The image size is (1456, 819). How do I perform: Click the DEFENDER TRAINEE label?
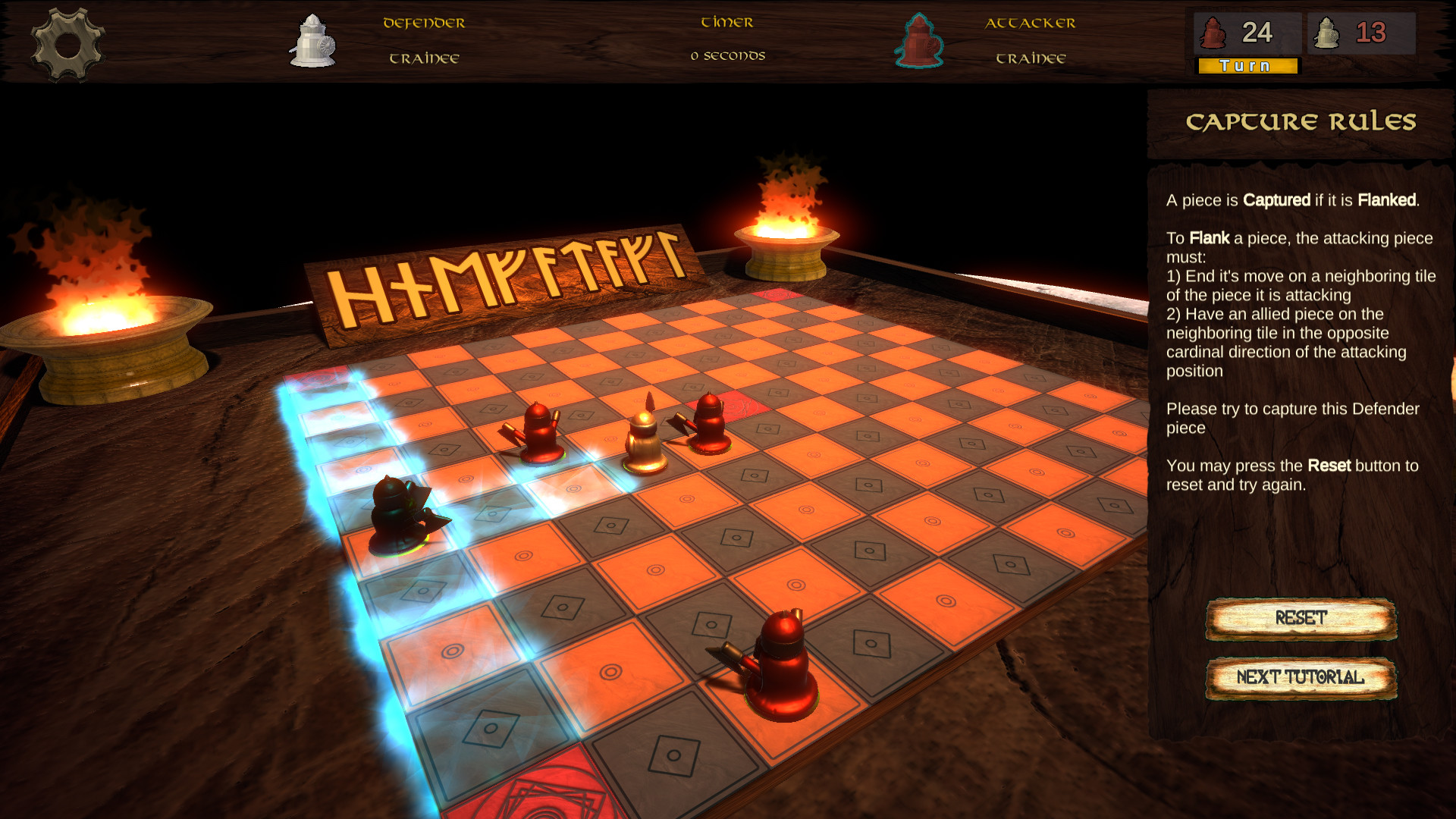423,39
